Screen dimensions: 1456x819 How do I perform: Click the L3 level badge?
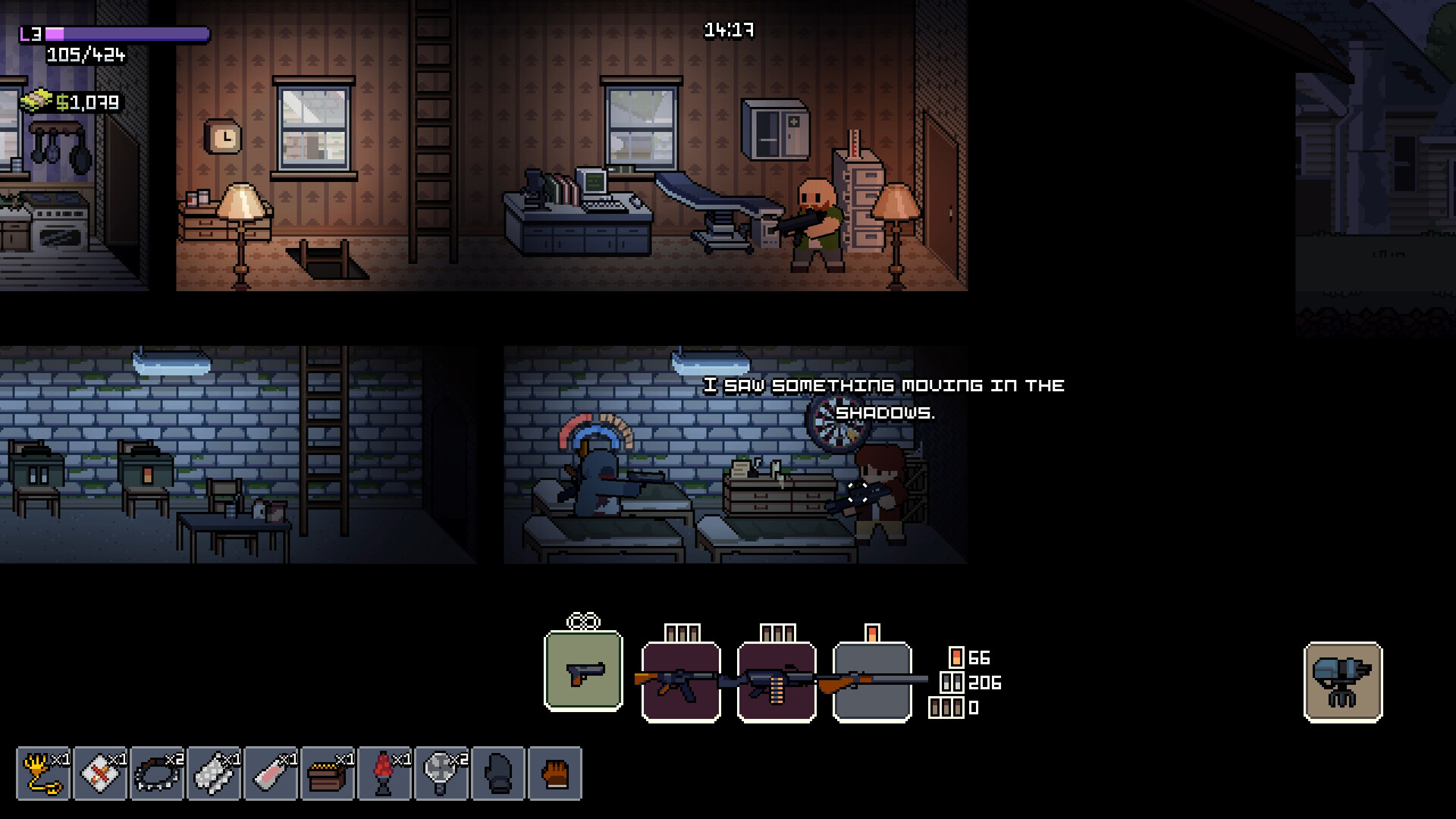30,33
